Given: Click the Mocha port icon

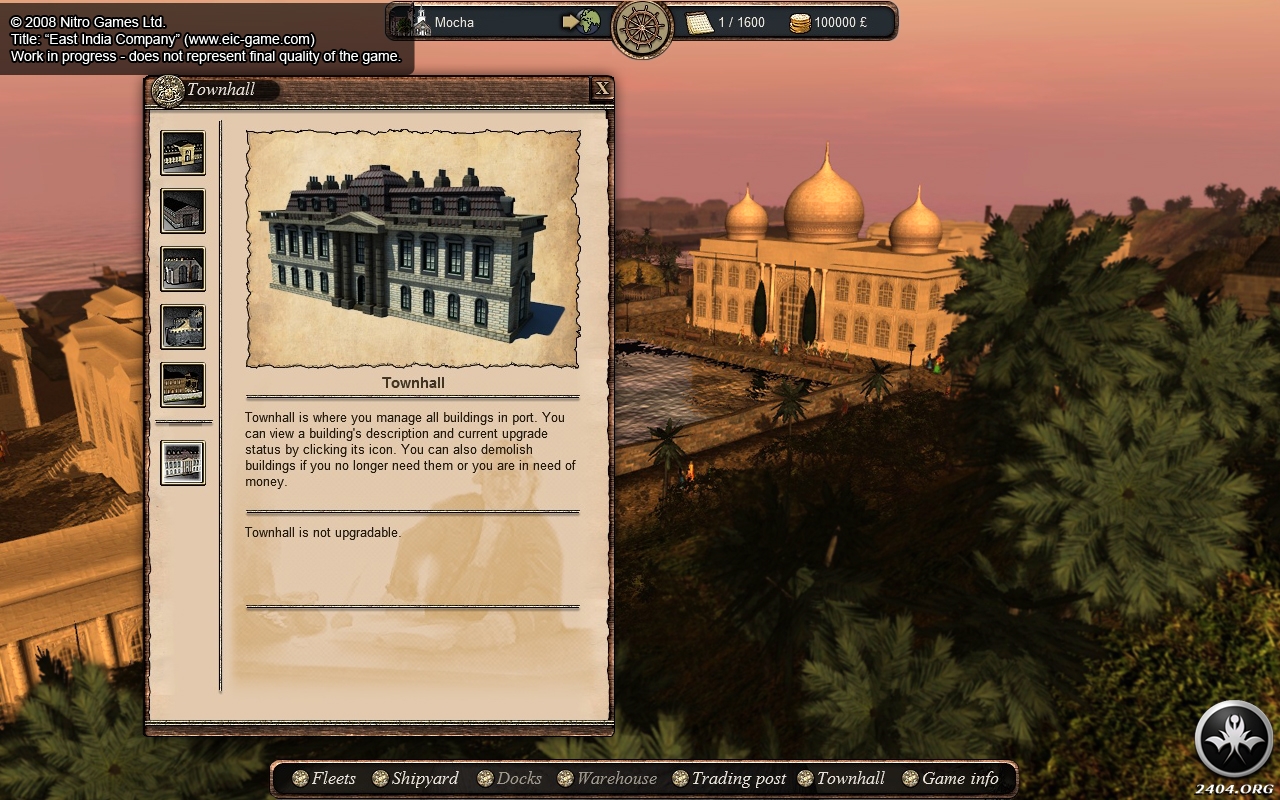Looking at the screenshot, I should 421,22.
